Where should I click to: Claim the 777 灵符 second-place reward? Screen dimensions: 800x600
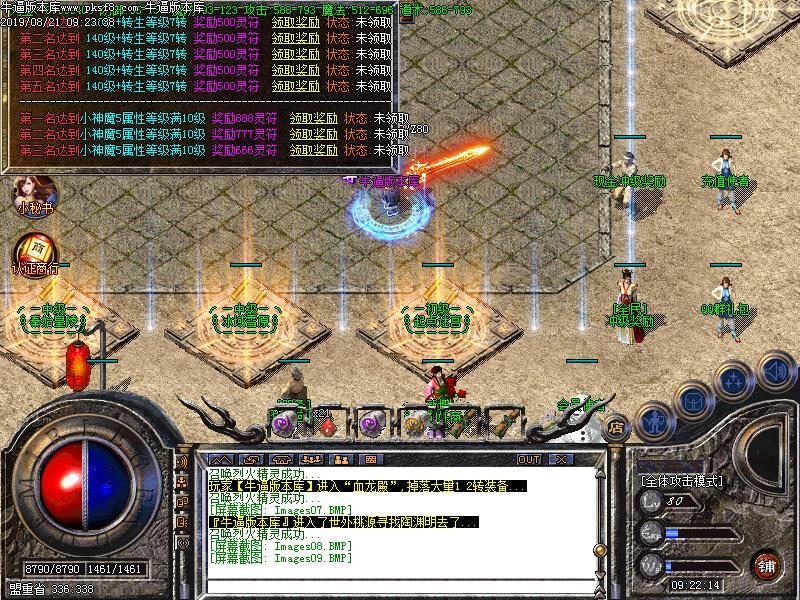(x=312, y=134)
